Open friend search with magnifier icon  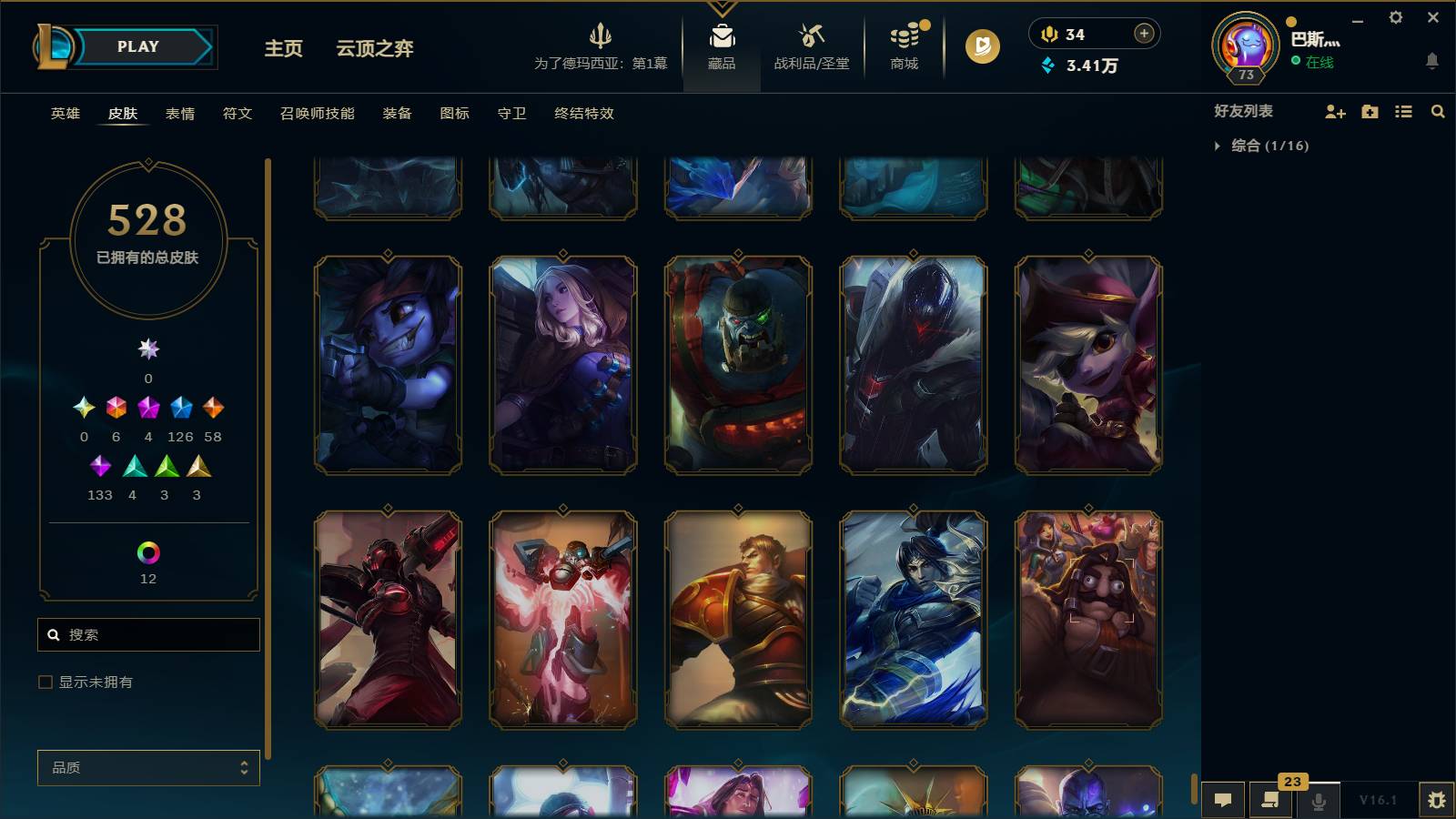pos(1438,111)
